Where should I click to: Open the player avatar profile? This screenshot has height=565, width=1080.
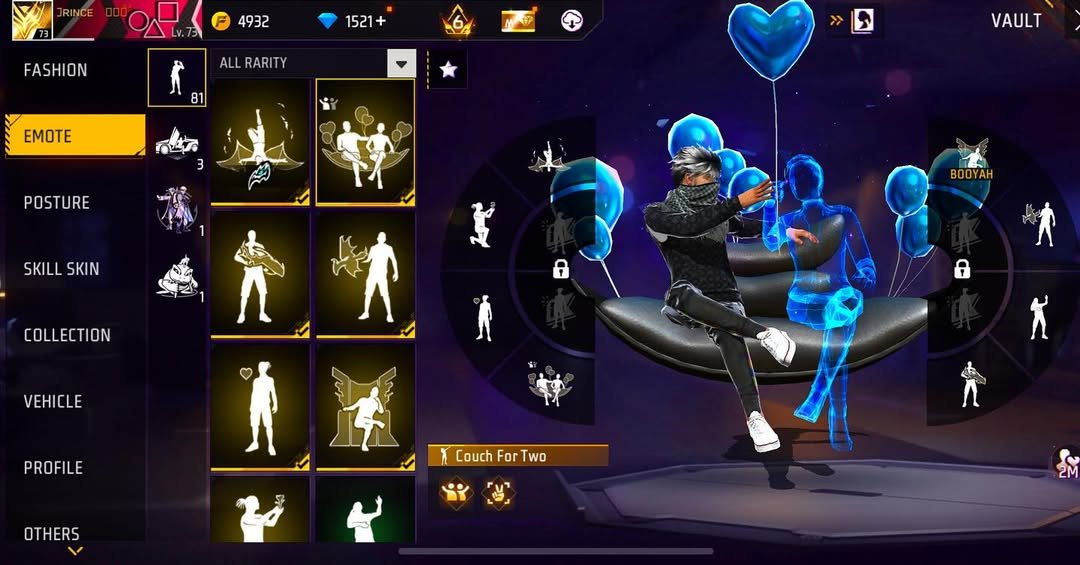[32, 20]
